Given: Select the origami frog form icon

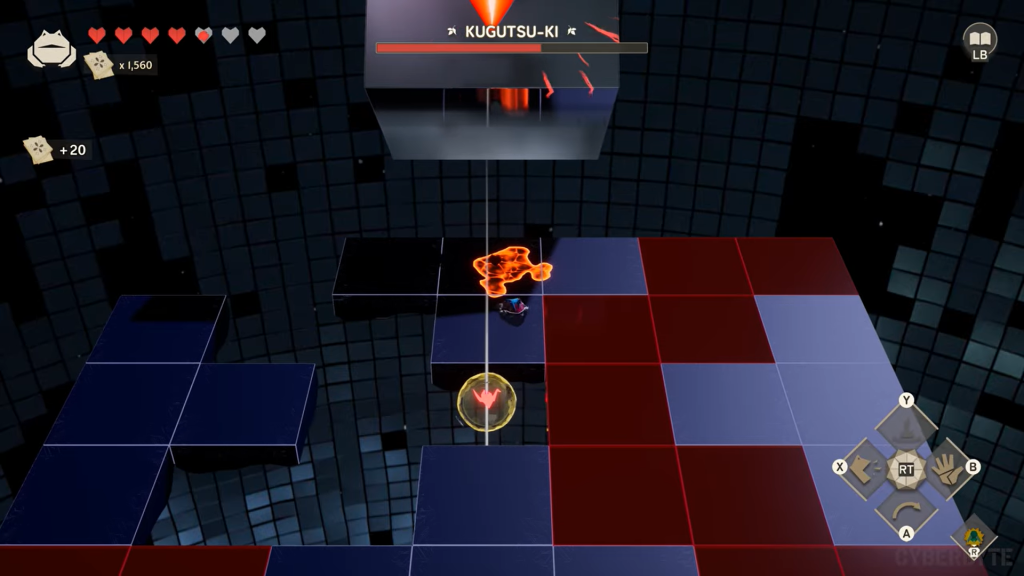Looking at the screenshot, I should pos(51,49).
